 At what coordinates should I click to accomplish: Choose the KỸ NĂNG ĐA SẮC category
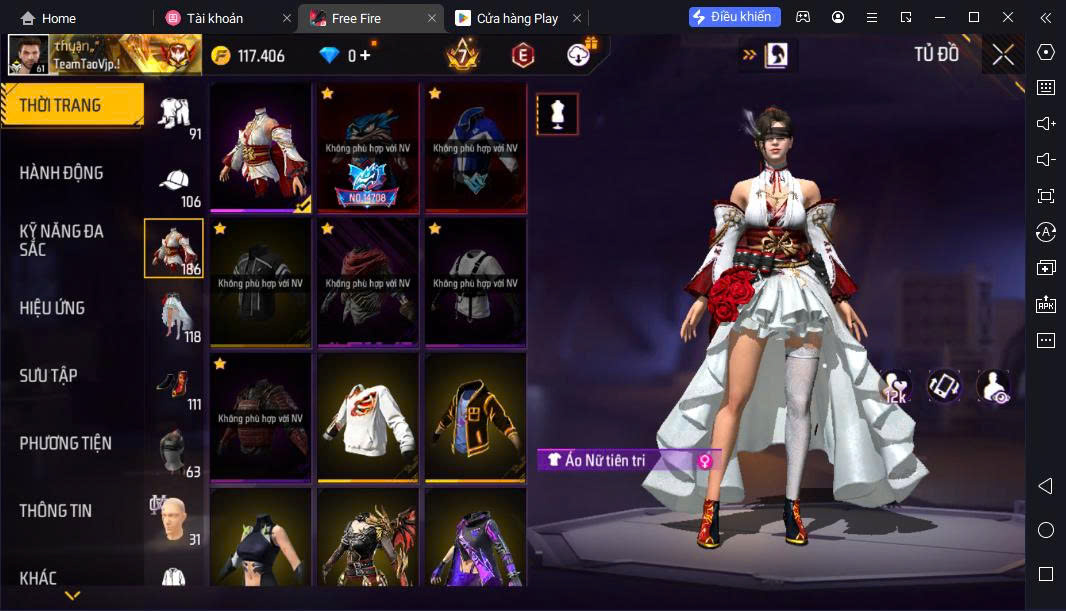click(x=61, y=240)
